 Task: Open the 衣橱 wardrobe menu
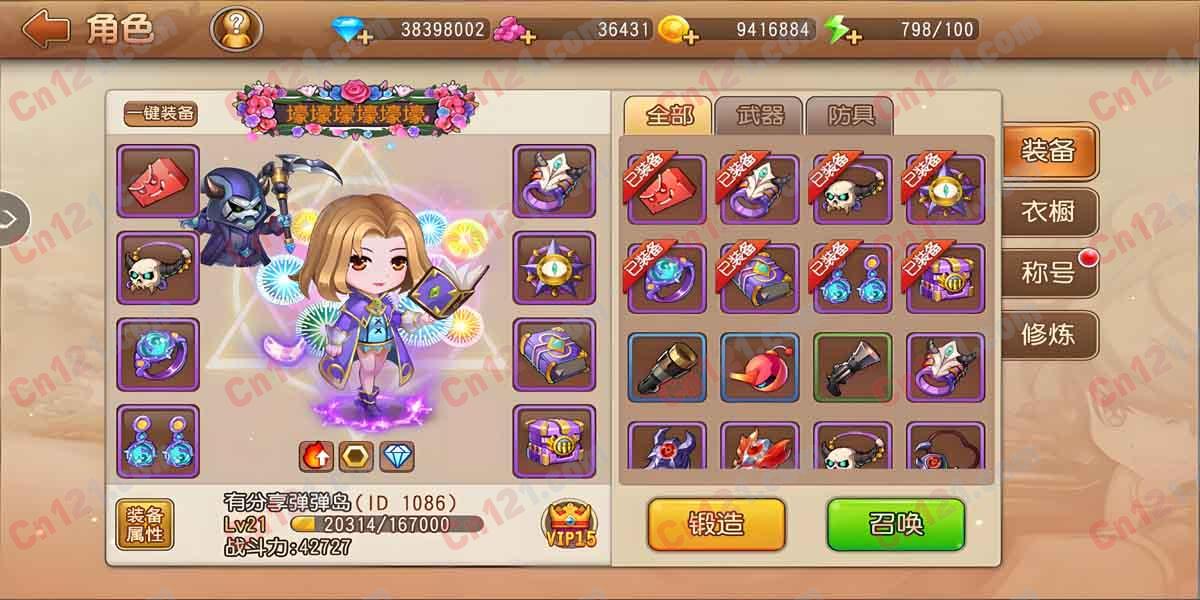(x=1049, y=212)
